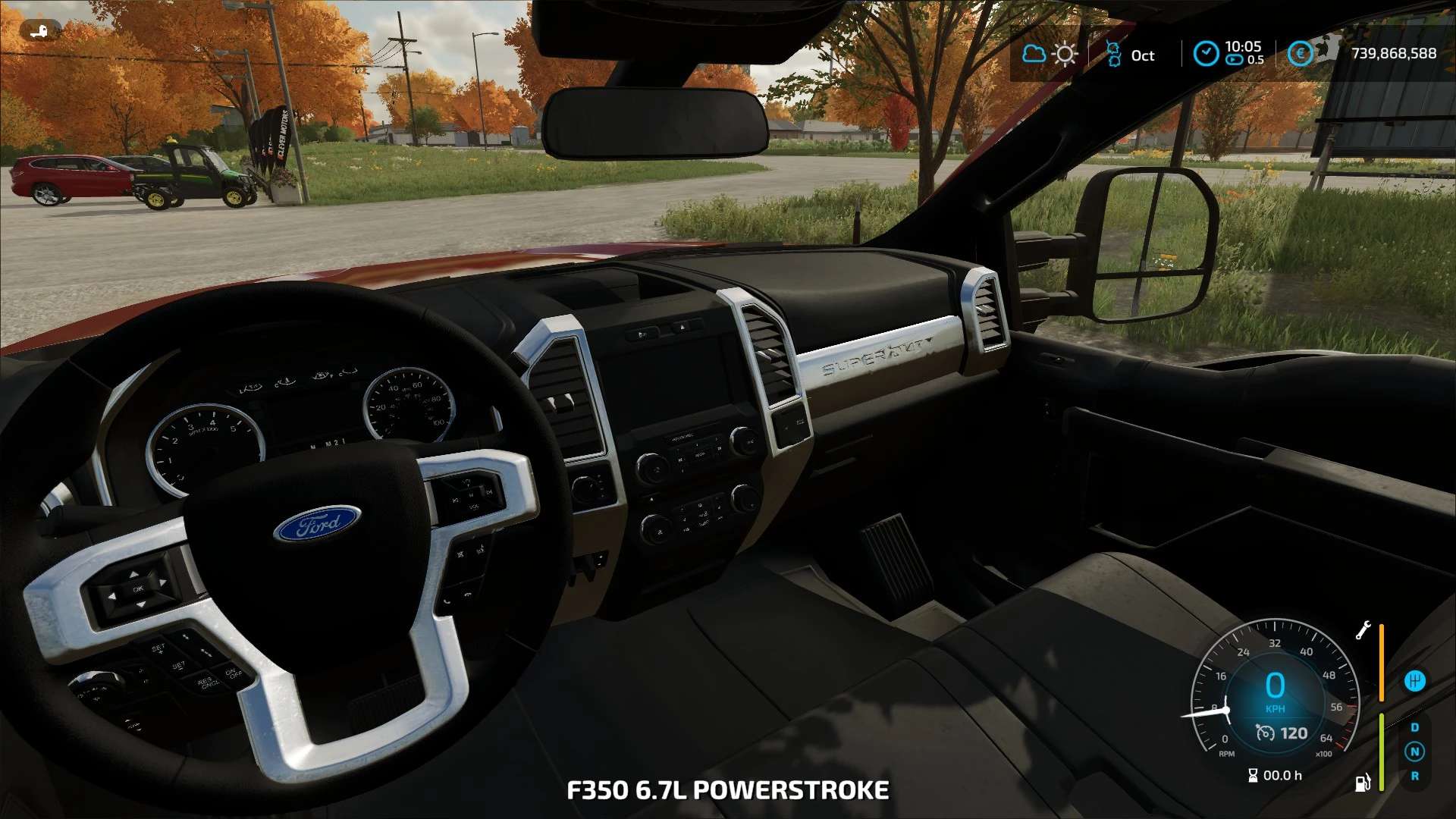The width and height of the screenshot is (1456, 819).
Task: Choose the D drive gear indicator
Action: (x=1414, y=727)
